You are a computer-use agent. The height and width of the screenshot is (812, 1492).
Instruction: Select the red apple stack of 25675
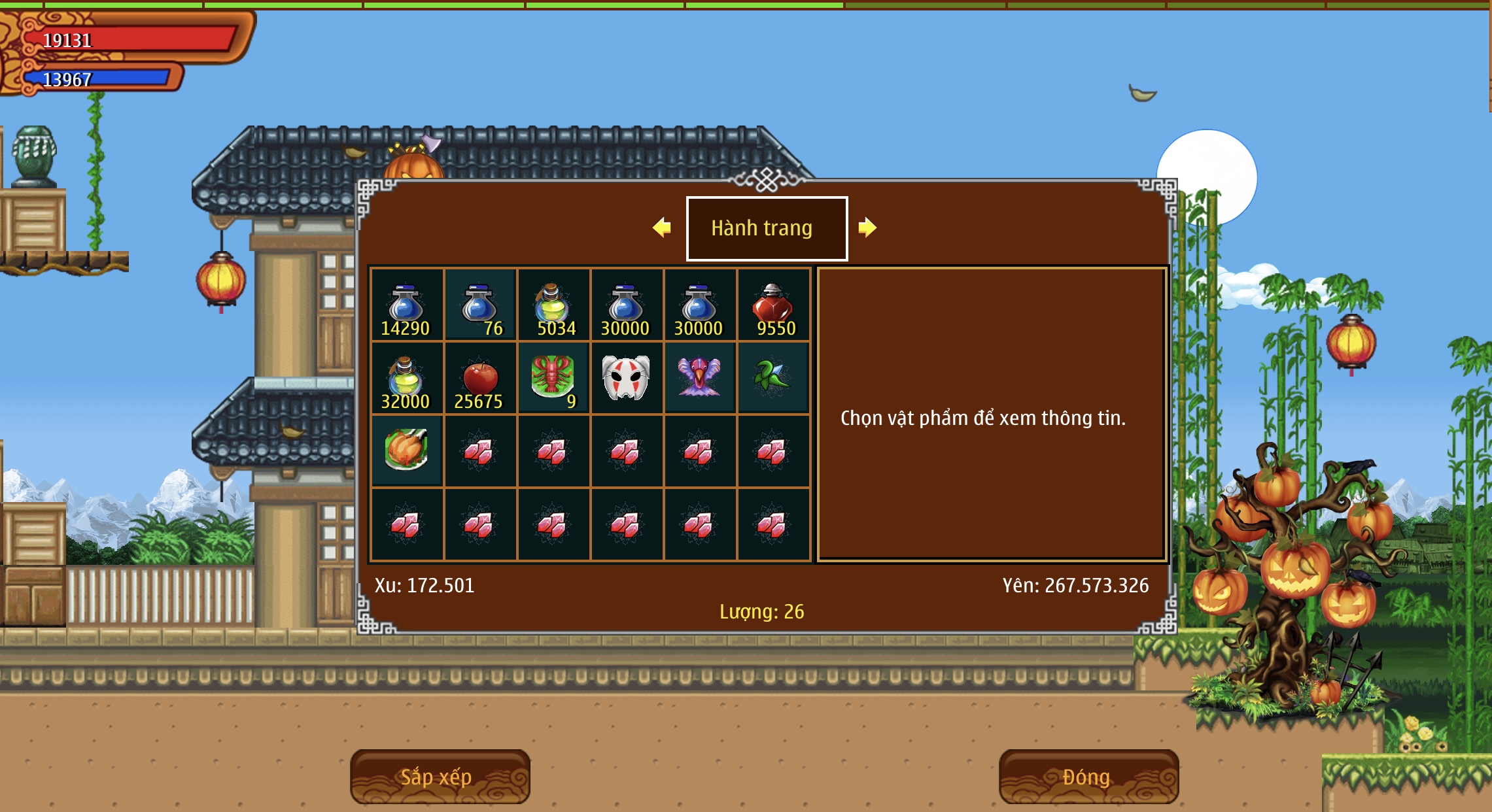click(479, 379)
